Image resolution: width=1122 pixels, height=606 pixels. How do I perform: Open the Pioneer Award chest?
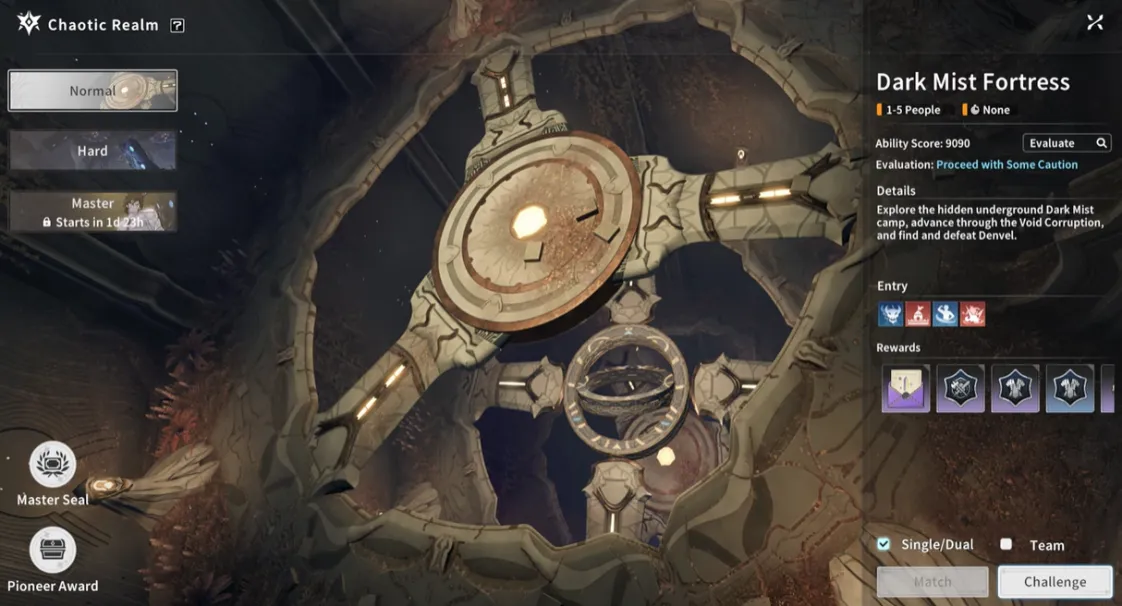(x=52, y=551)
